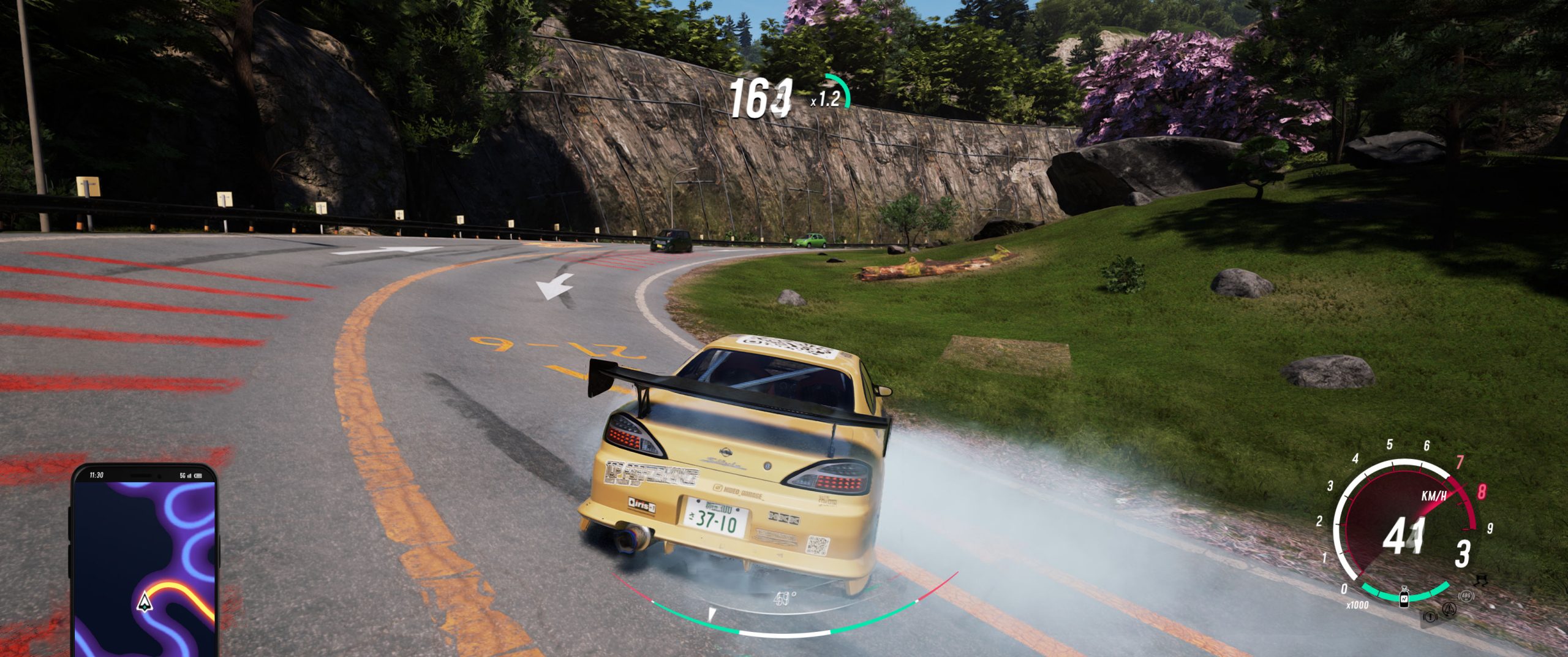This screenshot has width=1568, height=657.
Task: Click the traction control skid icon
Action: tap(1480, 579)
